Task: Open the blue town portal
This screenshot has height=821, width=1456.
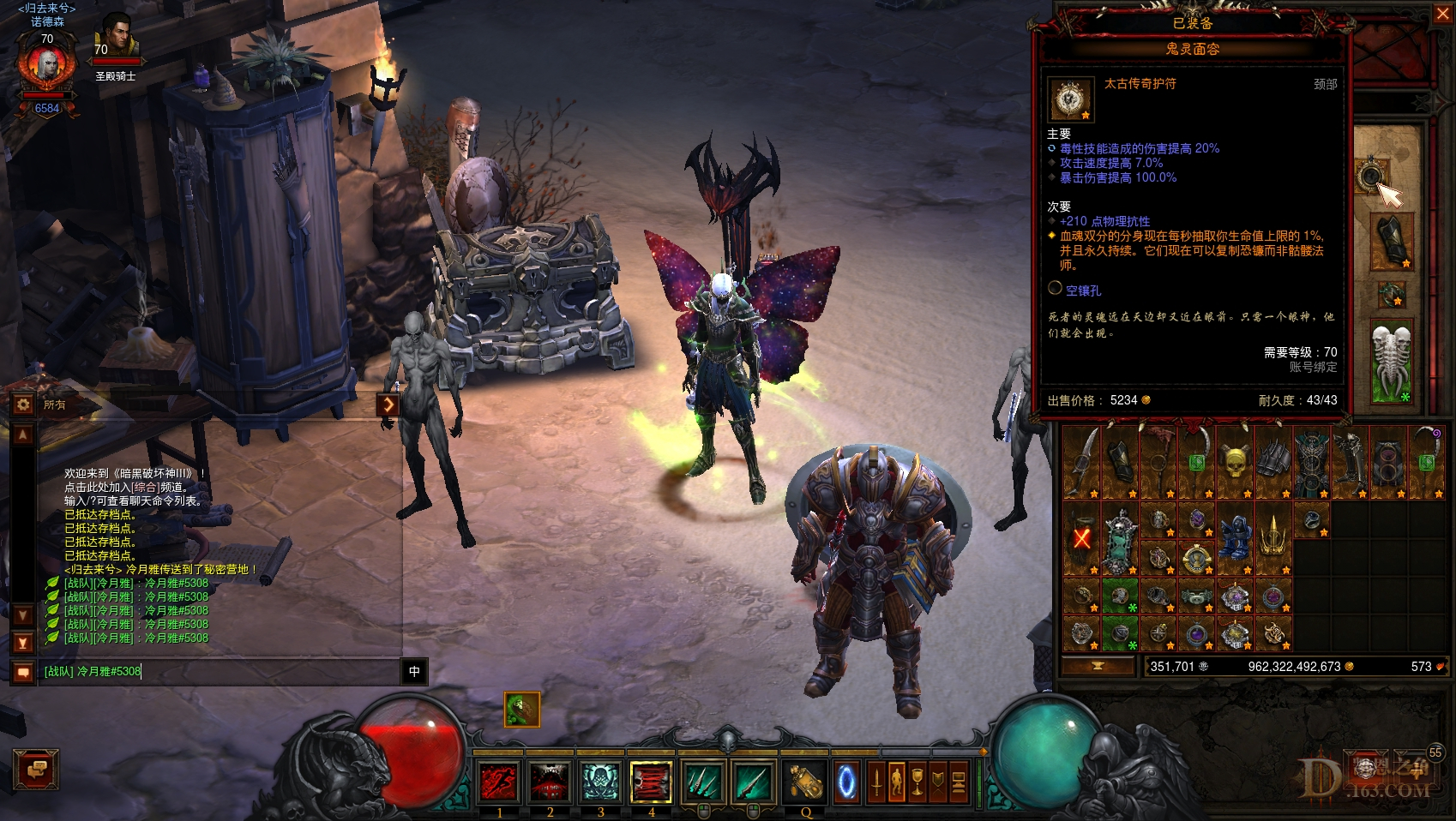Action: tap(846, 782)
